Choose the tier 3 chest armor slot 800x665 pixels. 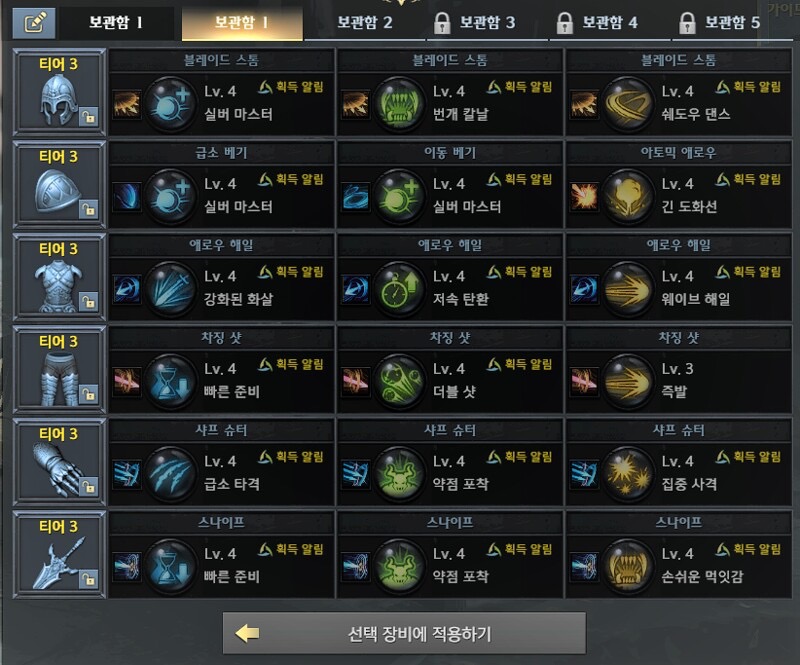(59, 276)
